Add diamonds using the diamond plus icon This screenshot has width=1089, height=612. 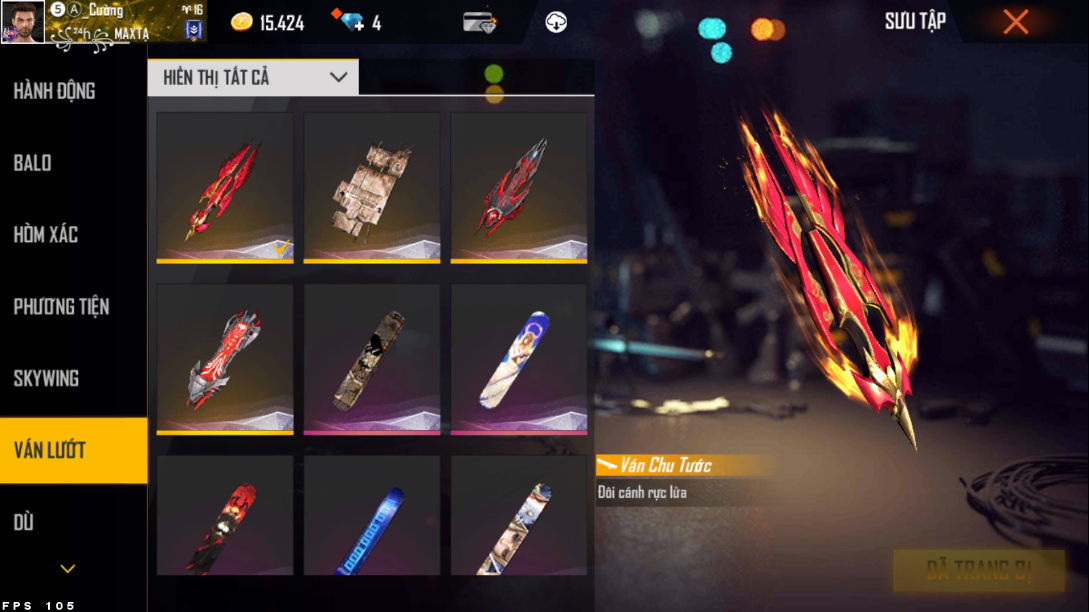(x=354, y=22)
